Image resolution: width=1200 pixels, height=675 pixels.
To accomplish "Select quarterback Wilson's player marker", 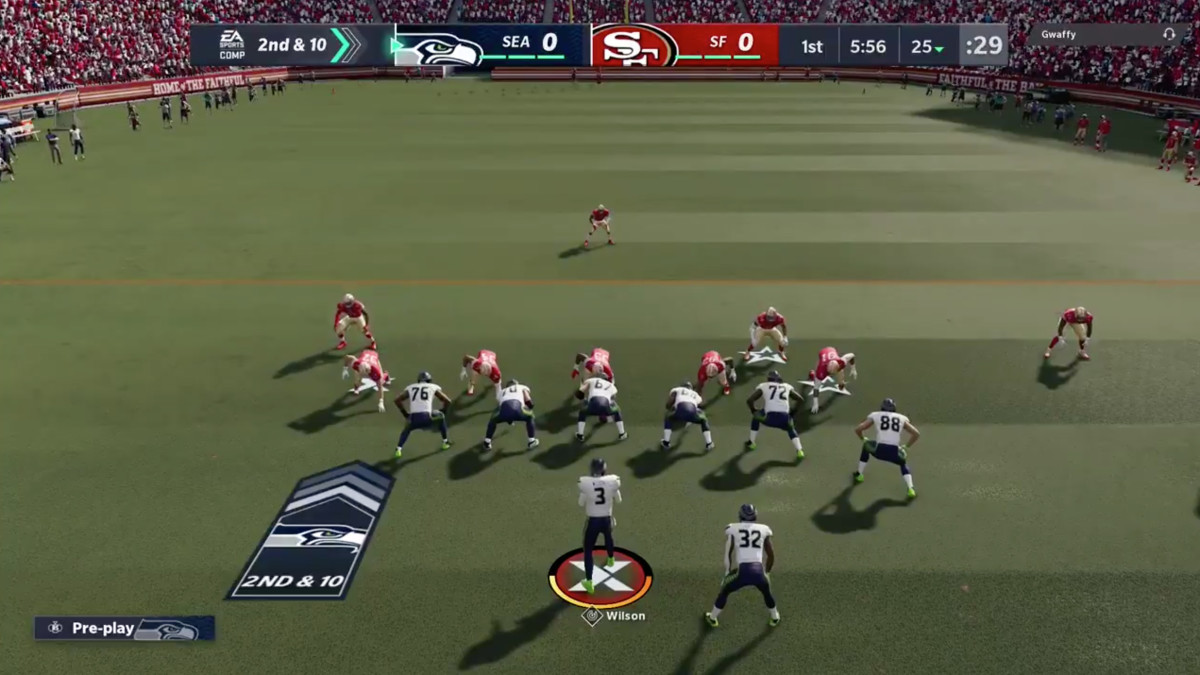I will tap(600, 578).
